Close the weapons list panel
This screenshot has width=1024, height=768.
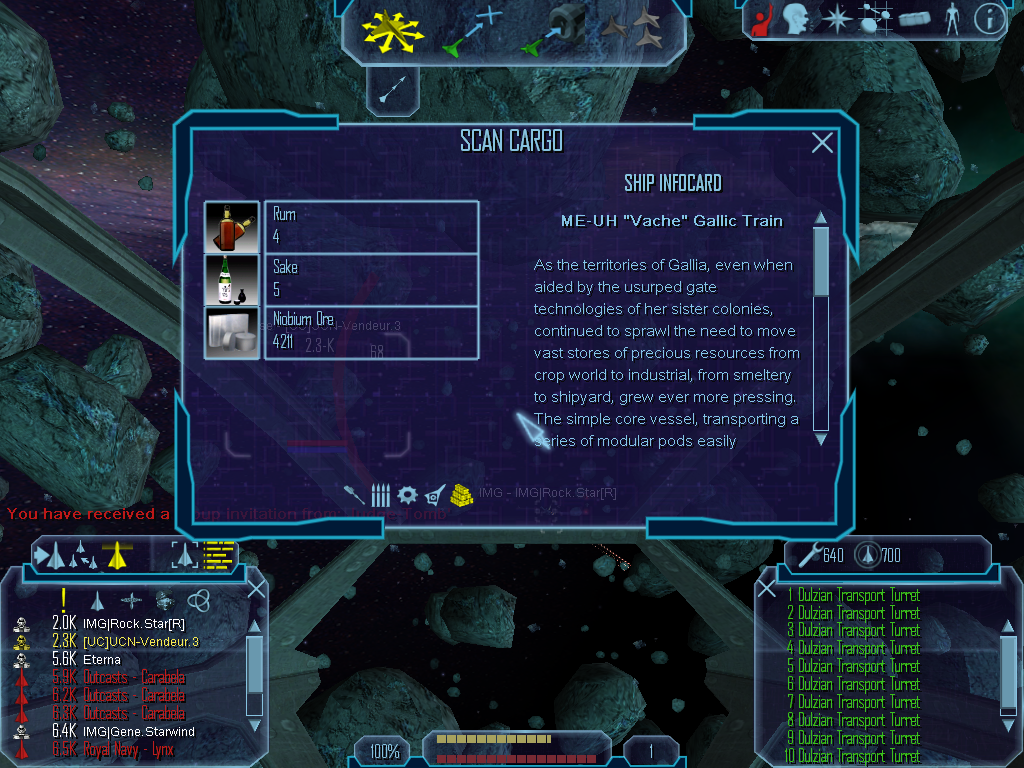tap(767, 588)
